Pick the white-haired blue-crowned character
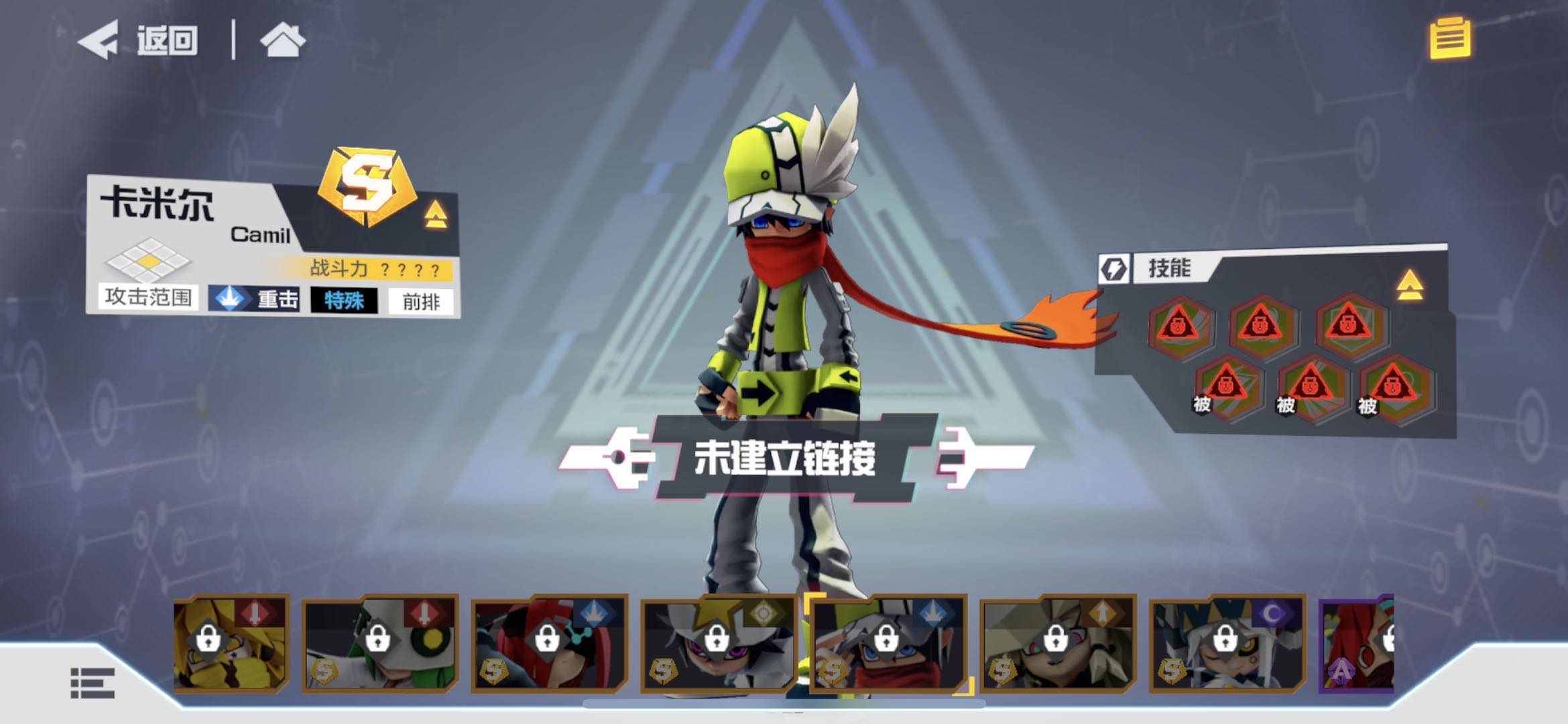The image size is (1568, 724). click(1227, 644)
